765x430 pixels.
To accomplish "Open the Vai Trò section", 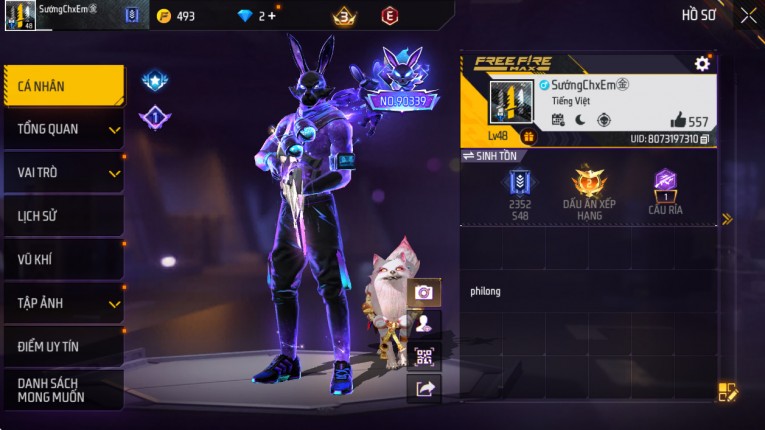I will tap(63, 172).
